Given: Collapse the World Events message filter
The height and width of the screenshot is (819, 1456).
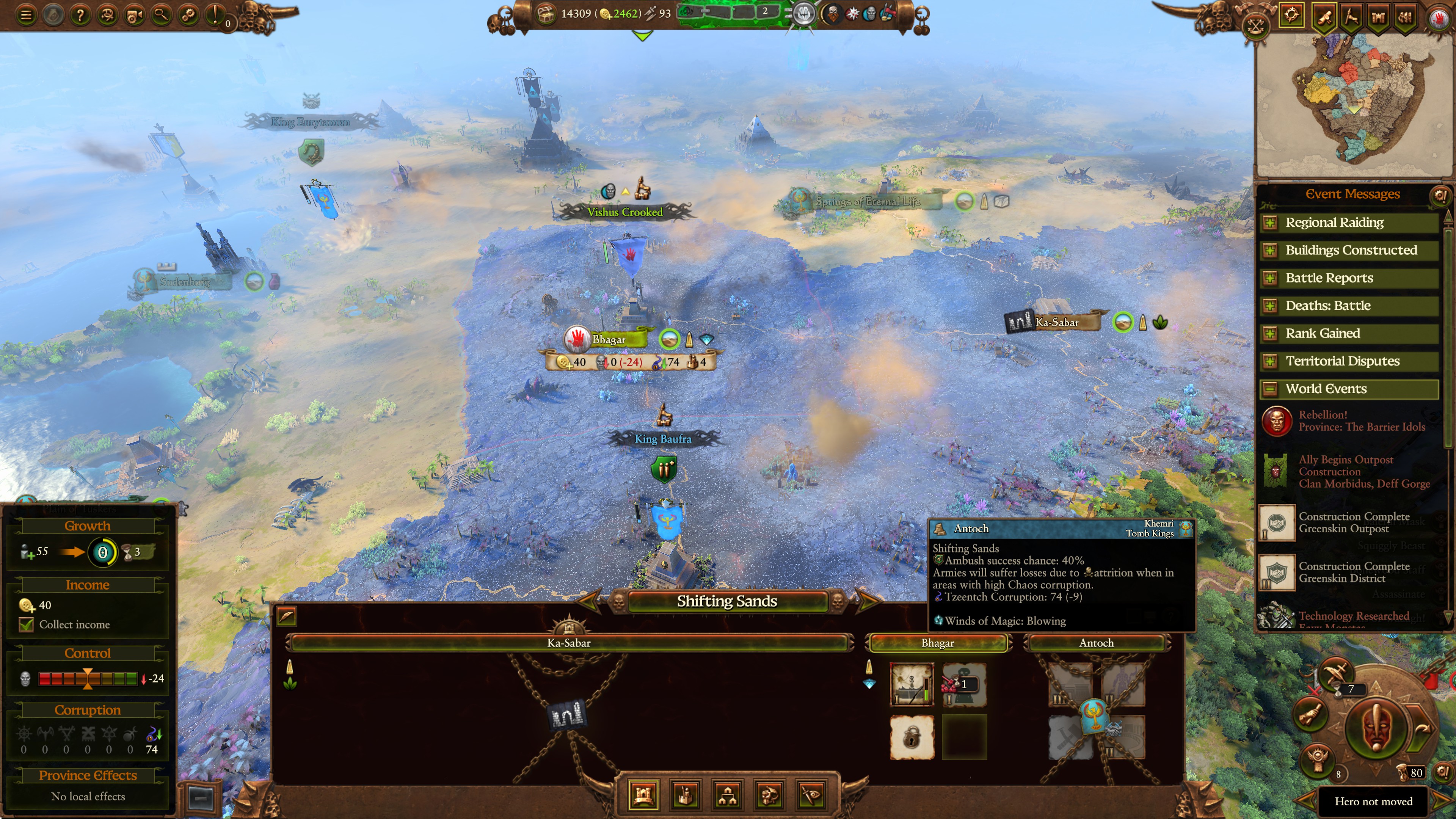Looking at the screenshot, I should click(x=1270, y=388).
